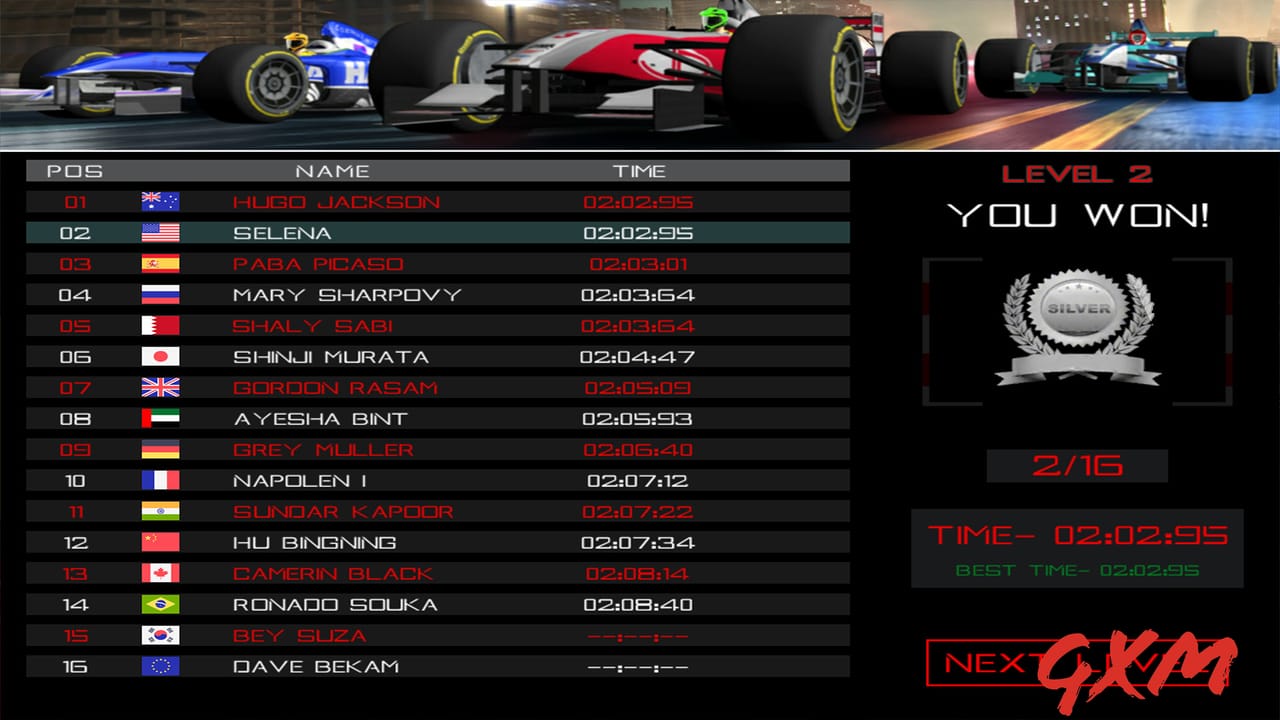
Task: Click the UK flag next to Gordon Rasam
Action: pos(160,387)
